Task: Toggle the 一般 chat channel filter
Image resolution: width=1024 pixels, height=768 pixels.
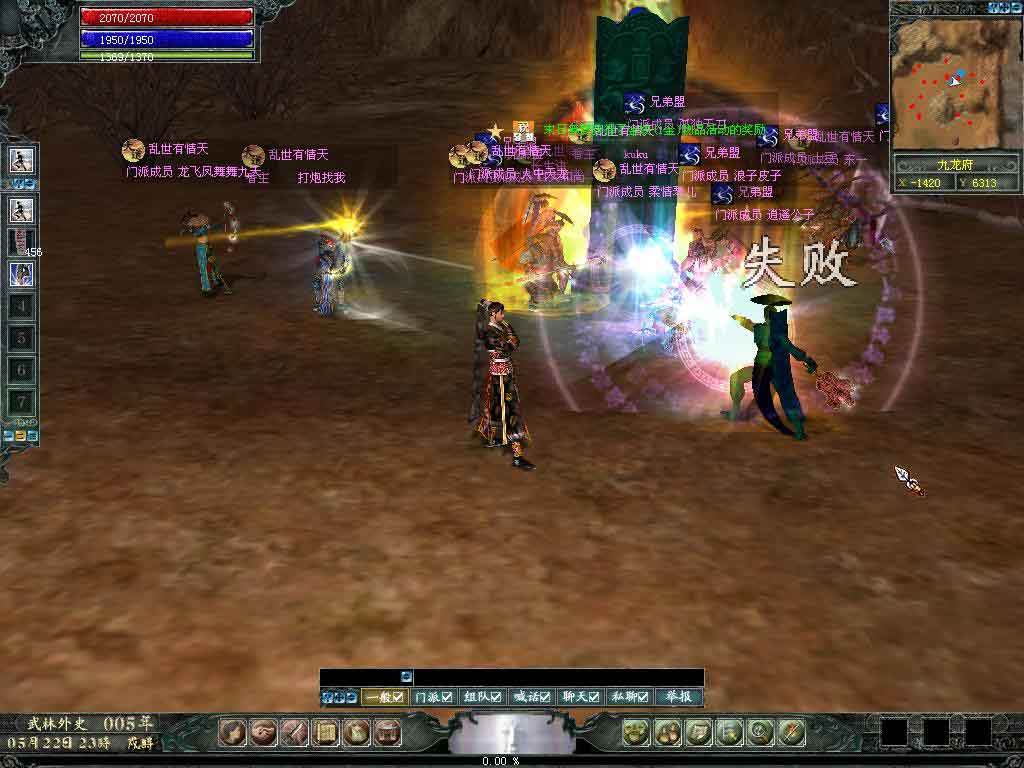Action: [x=384, y=697]
